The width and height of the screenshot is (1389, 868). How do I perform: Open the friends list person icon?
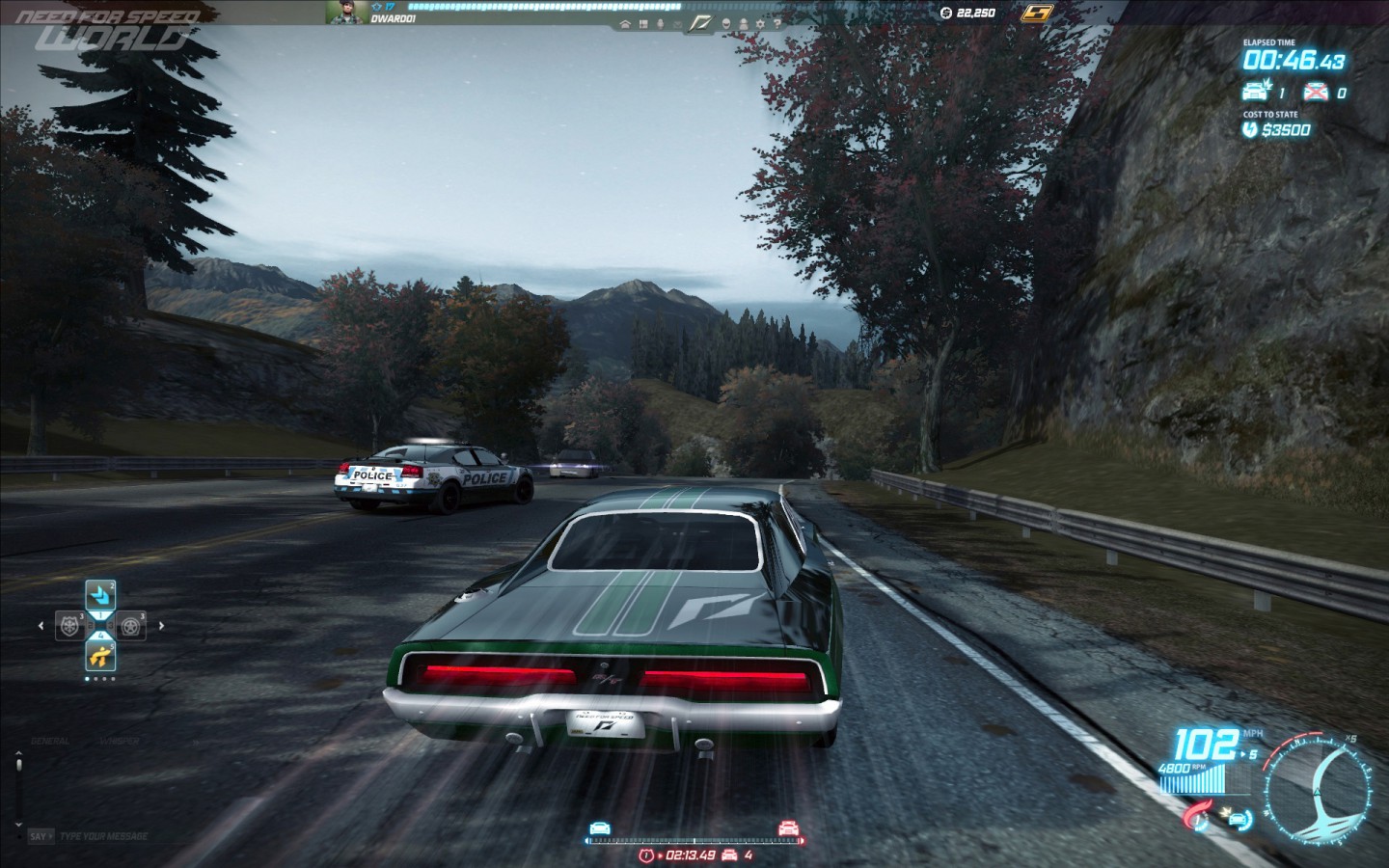coord(744,25)
